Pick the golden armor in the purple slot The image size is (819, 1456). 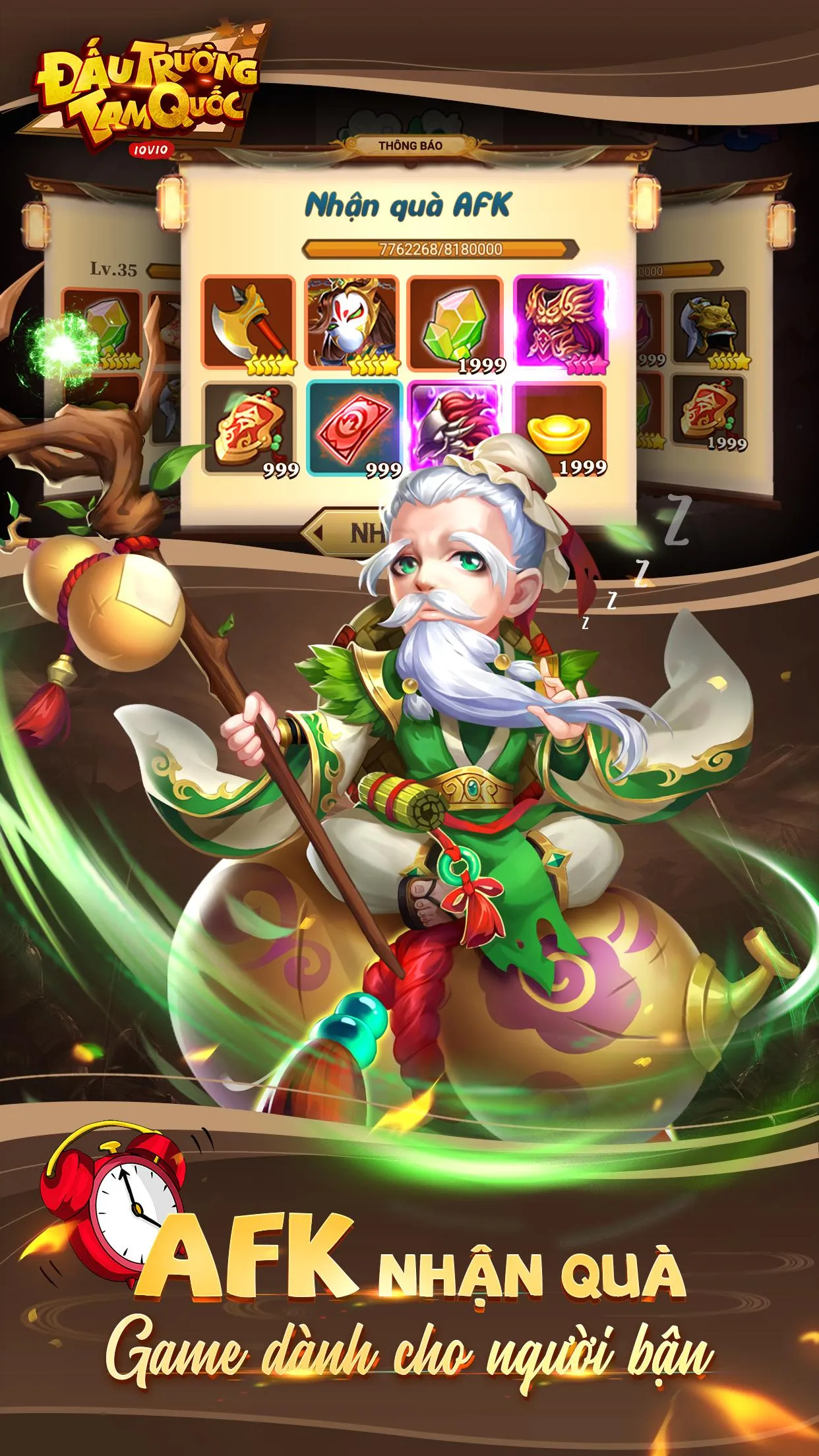point(560,324)
